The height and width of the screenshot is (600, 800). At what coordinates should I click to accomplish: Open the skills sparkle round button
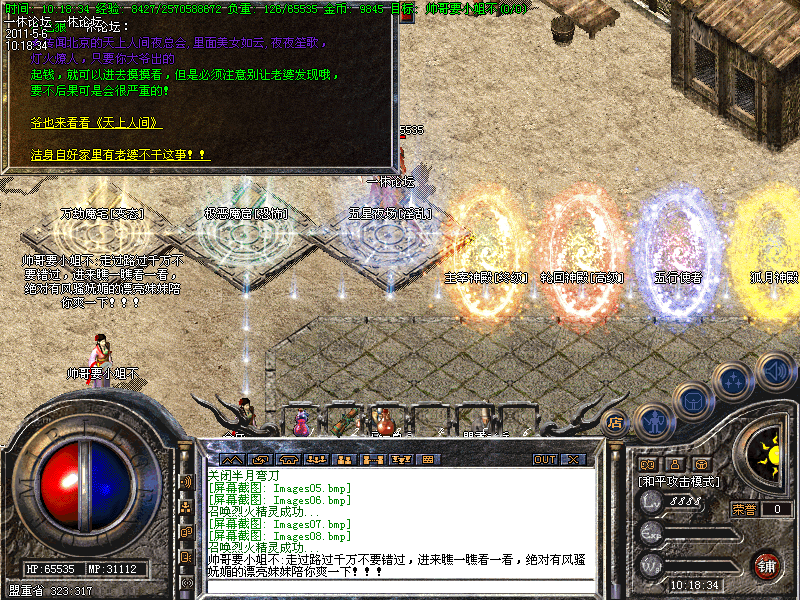point(735,380)
